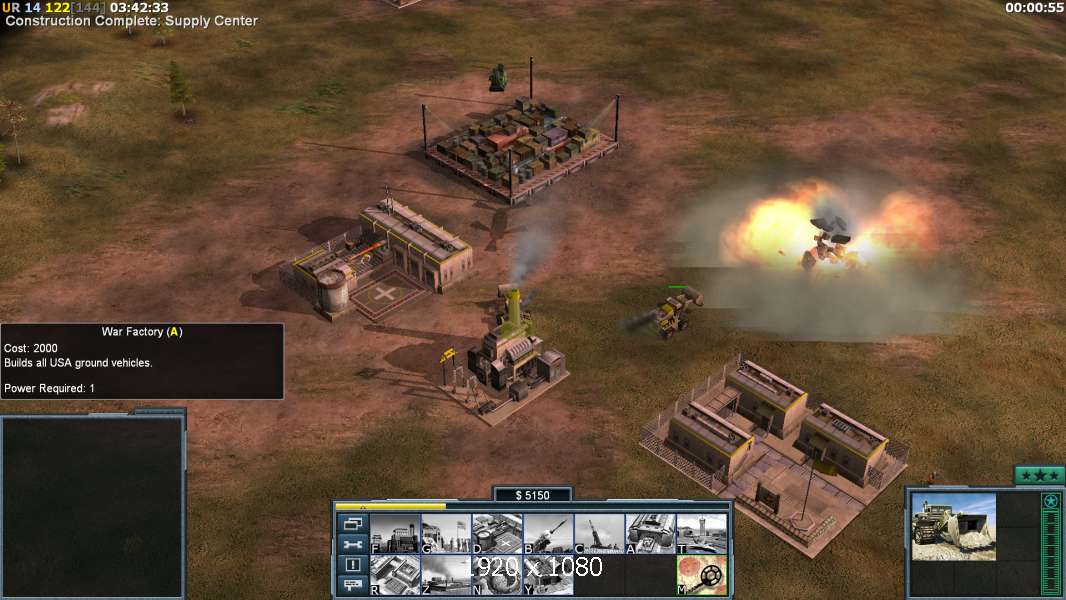Choose the build icon labeled Y

point(548,575)
